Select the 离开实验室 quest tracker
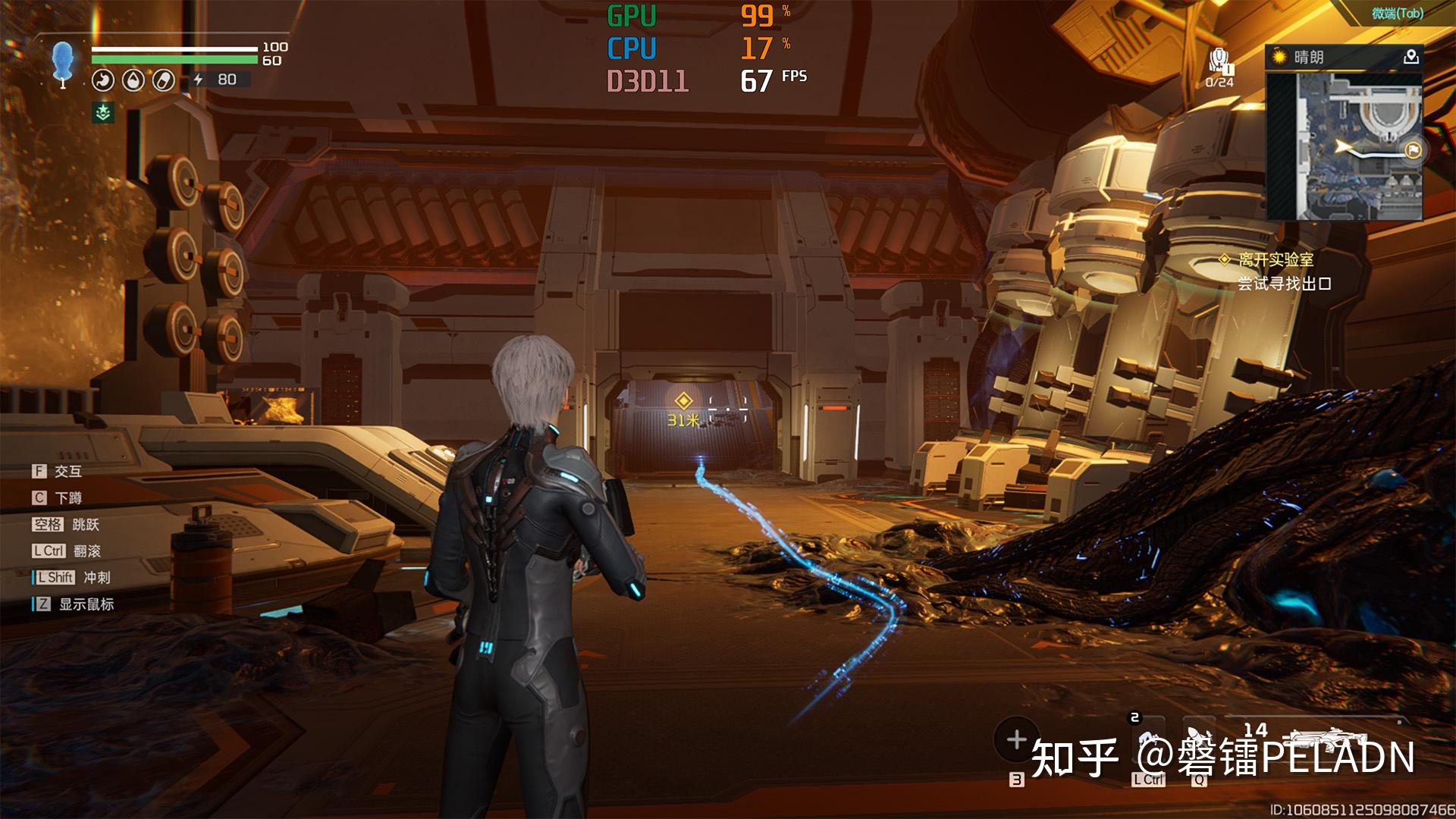This screenshot has width=1456, height=819. 1276,260
